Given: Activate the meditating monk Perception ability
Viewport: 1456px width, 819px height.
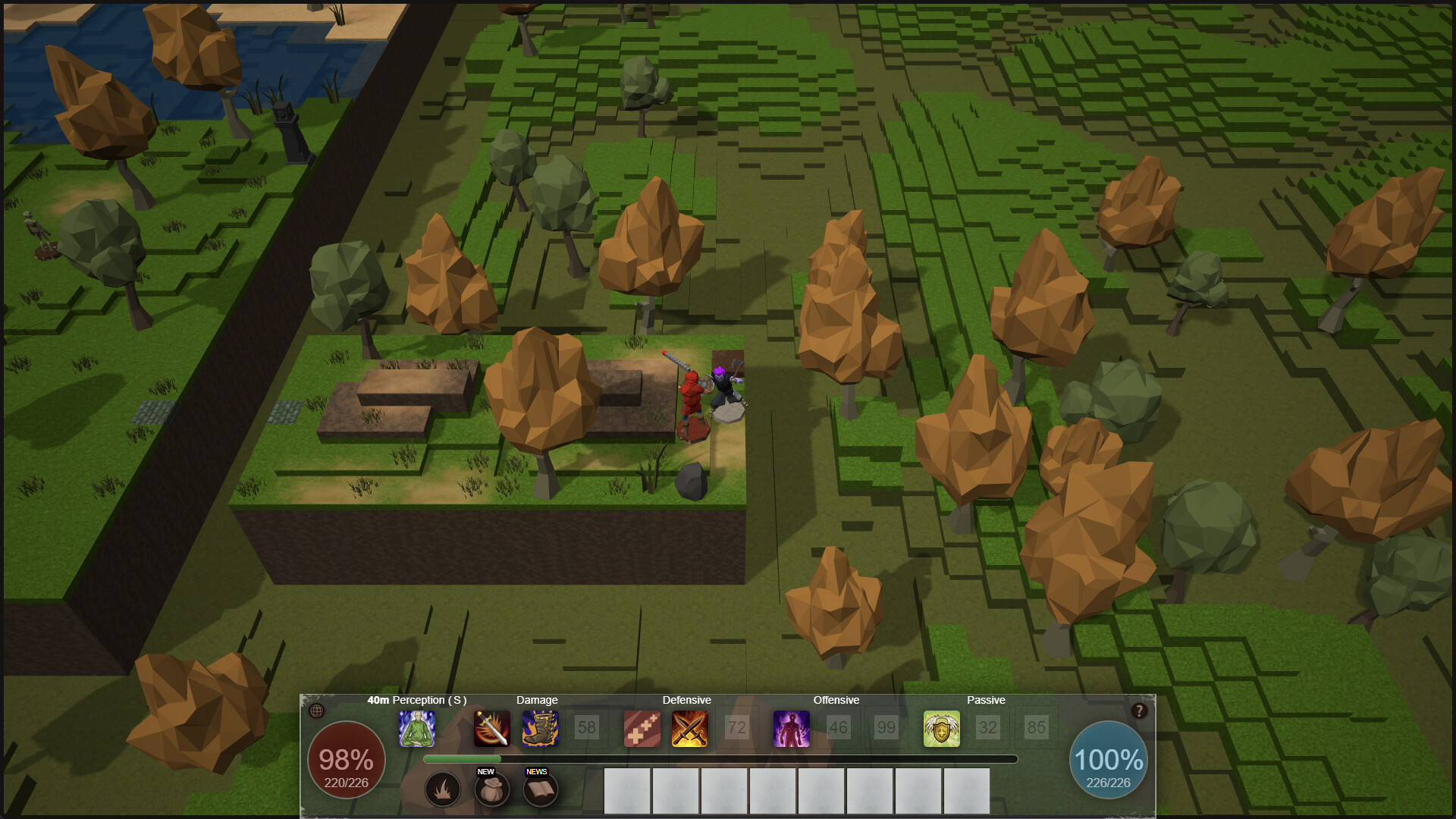Looking at the screenshot, I should [x=417, y=729].
